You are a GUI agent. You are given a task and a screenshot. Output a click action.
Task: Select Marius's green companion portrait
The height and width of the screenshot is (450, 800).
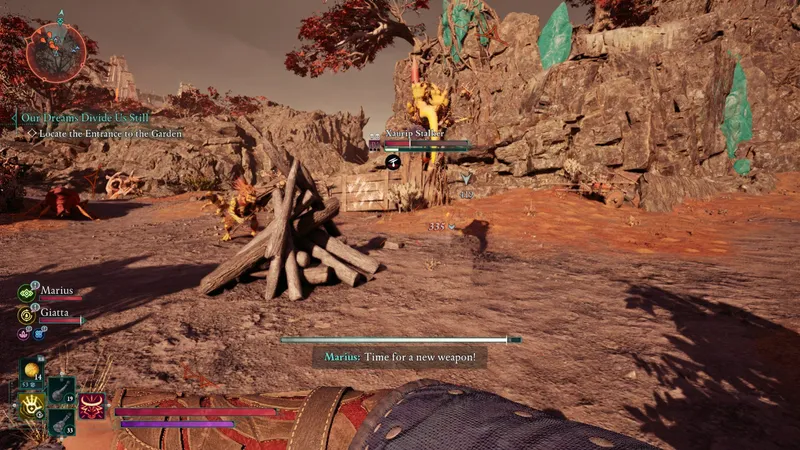coord(27,293)
